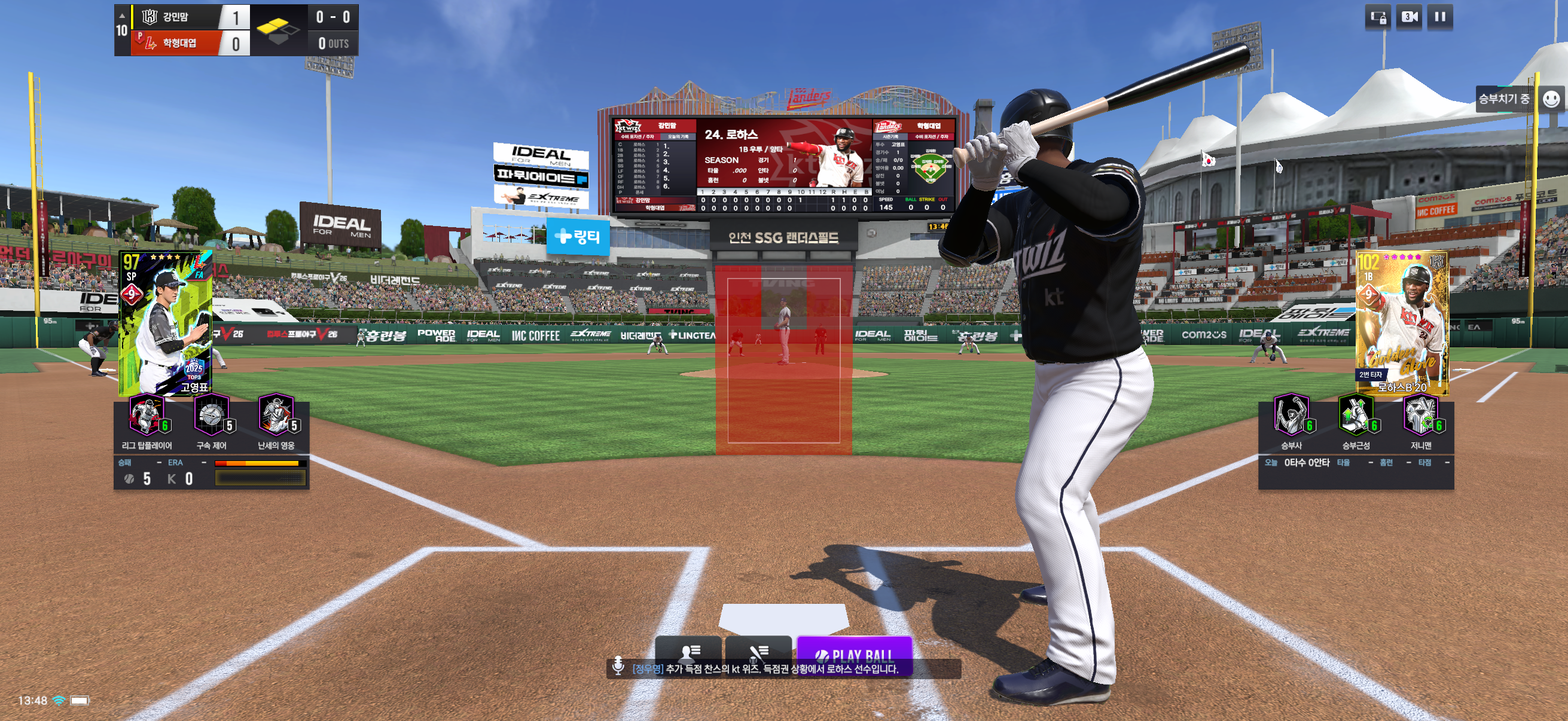The width and height of the screenshot is (1568, 721).
Task: Inspect the 승부근성 skill icon
Action: pyautogui.click(x=1356, y=416)
